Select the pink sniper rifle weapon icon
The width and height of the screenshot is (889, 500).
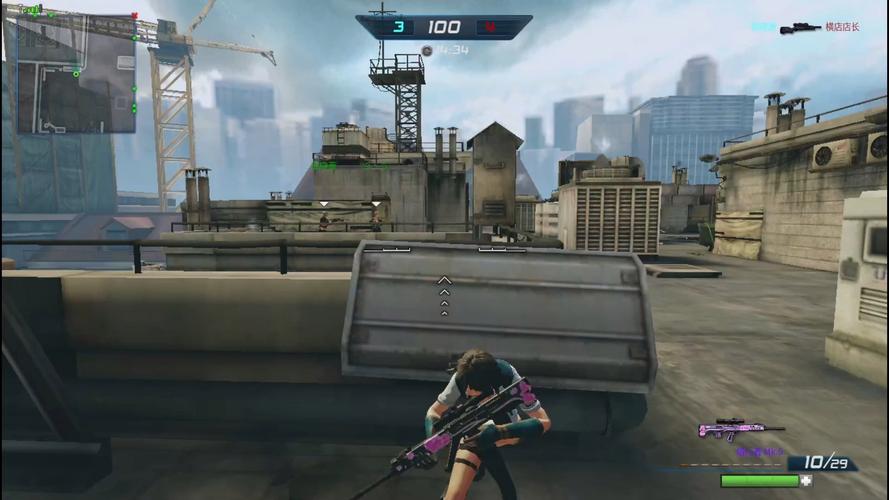(739, 429)
